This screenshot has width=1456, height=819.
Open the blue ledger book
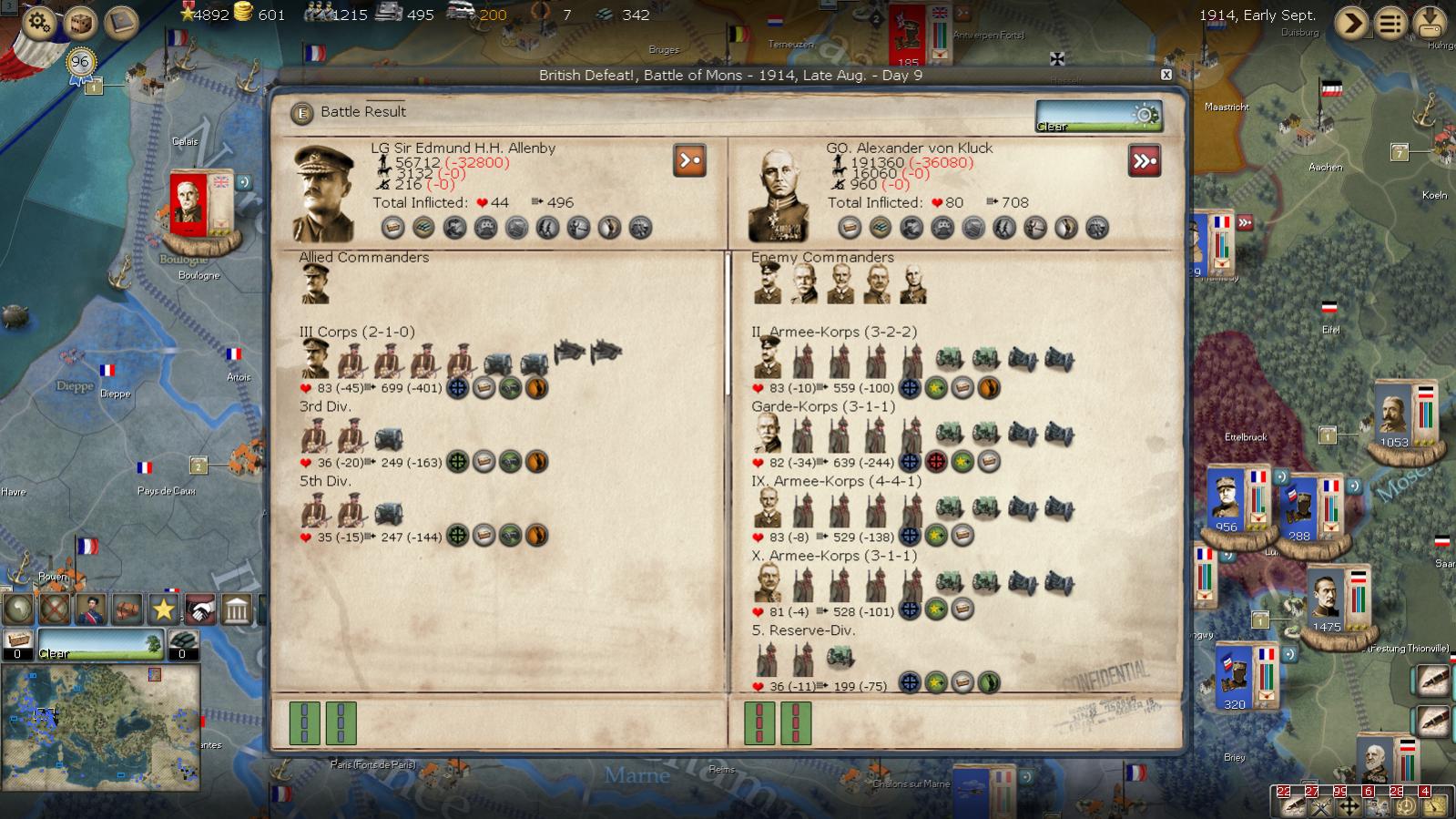[121, 22]
